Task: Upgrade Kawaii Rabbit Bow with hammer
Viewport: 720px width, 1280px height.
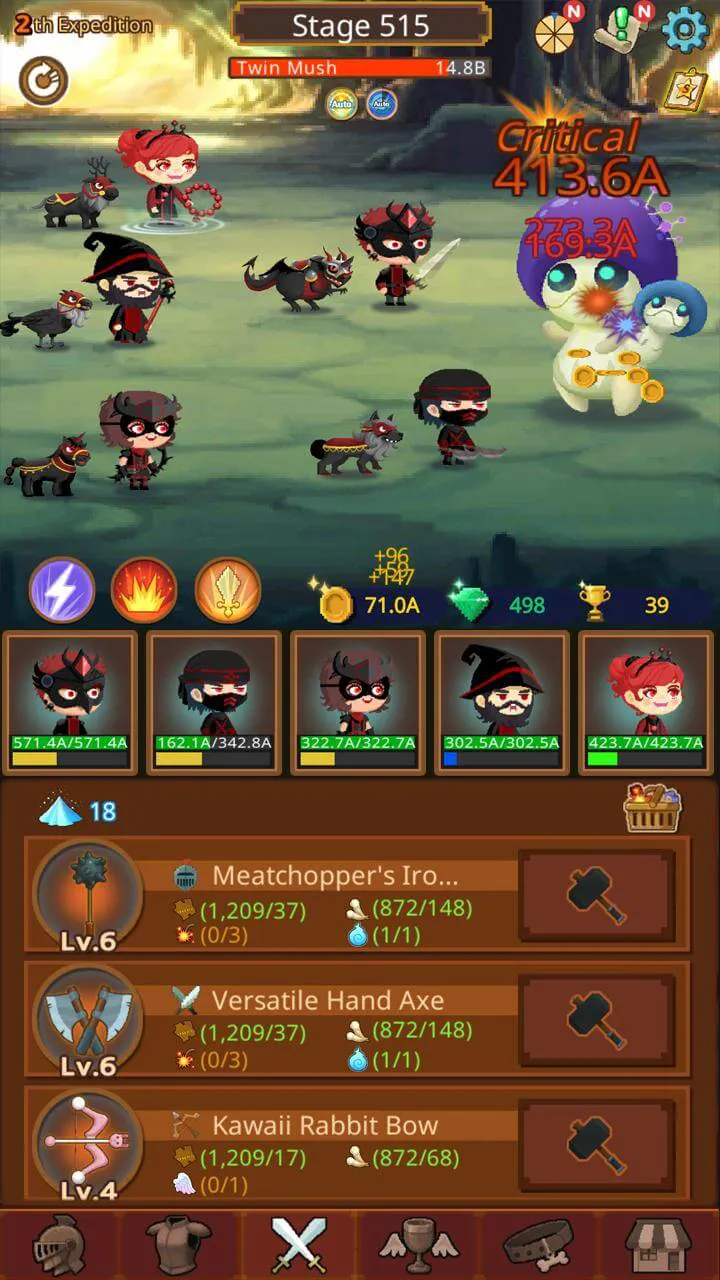Action: [597, 1144]
